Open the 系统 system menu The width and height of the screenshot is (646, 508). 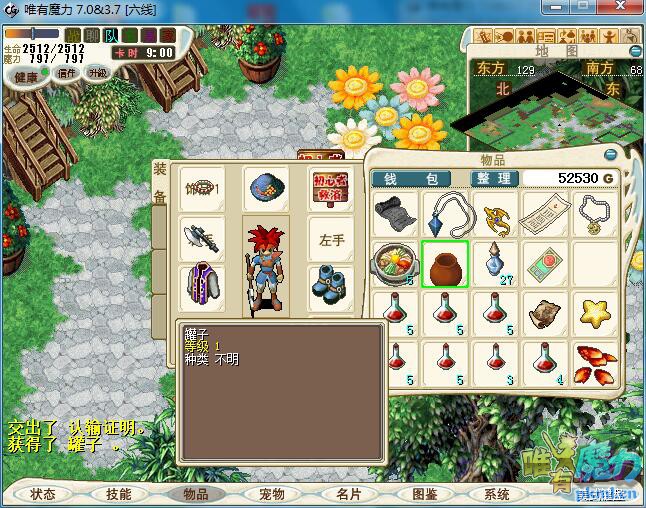[497, 494]
